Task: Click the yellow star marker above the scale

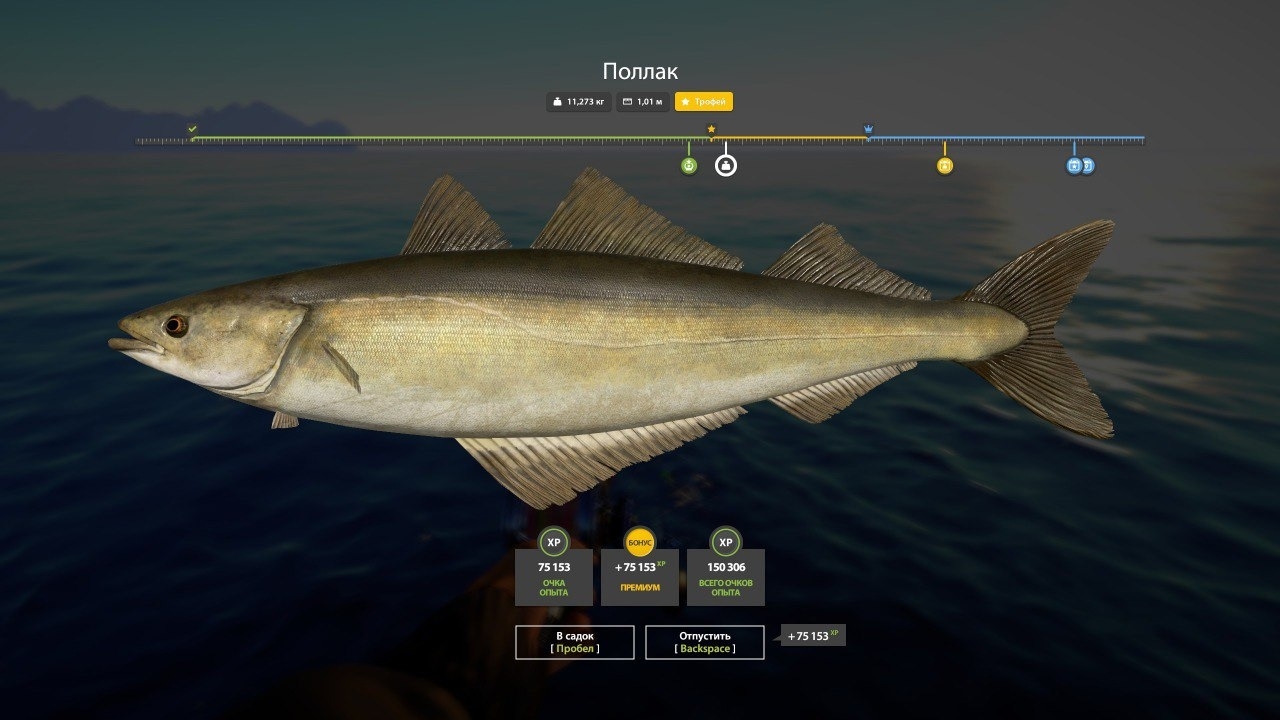Action: (x=710, y=128)
